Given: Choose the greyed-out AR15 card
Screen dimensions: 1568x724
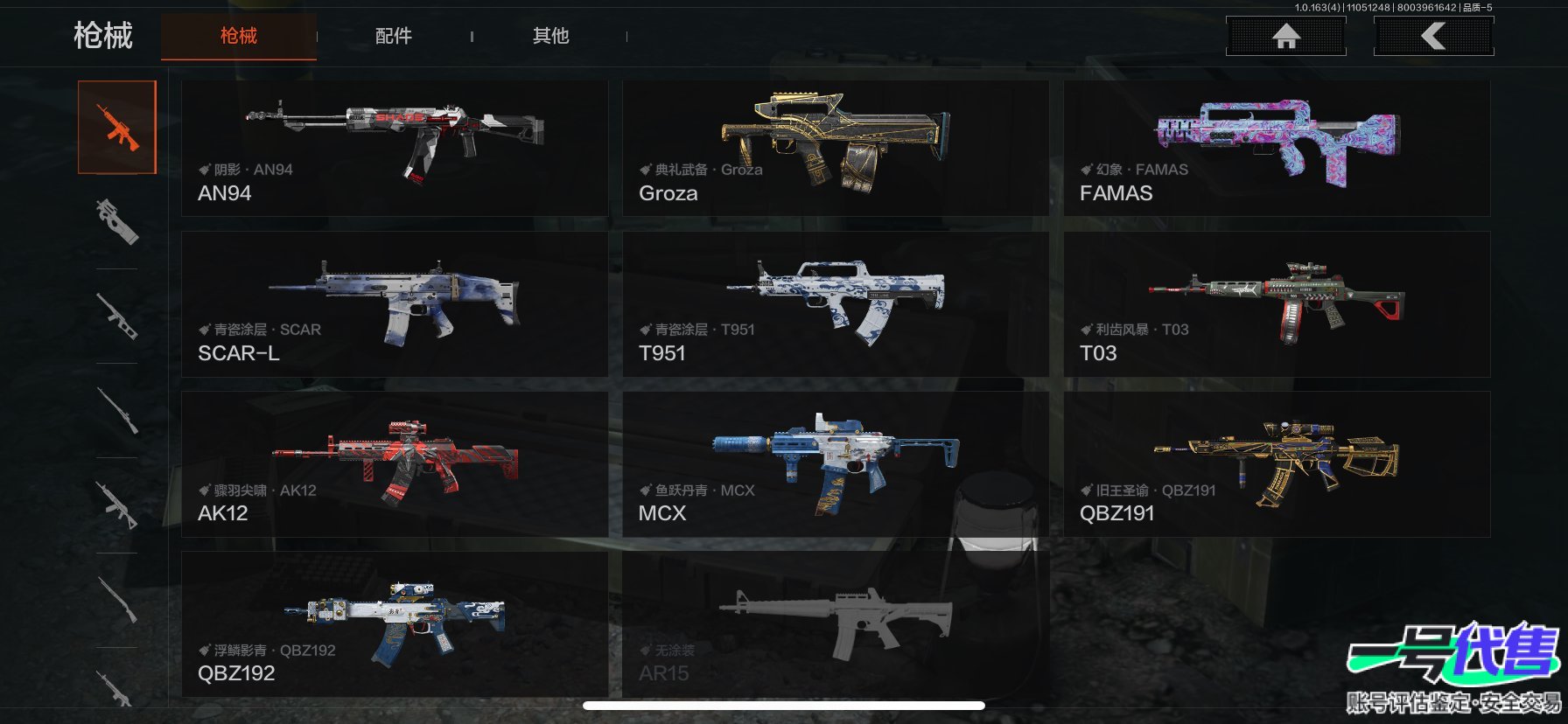Looking at the screenshot, I should point(835,624).
